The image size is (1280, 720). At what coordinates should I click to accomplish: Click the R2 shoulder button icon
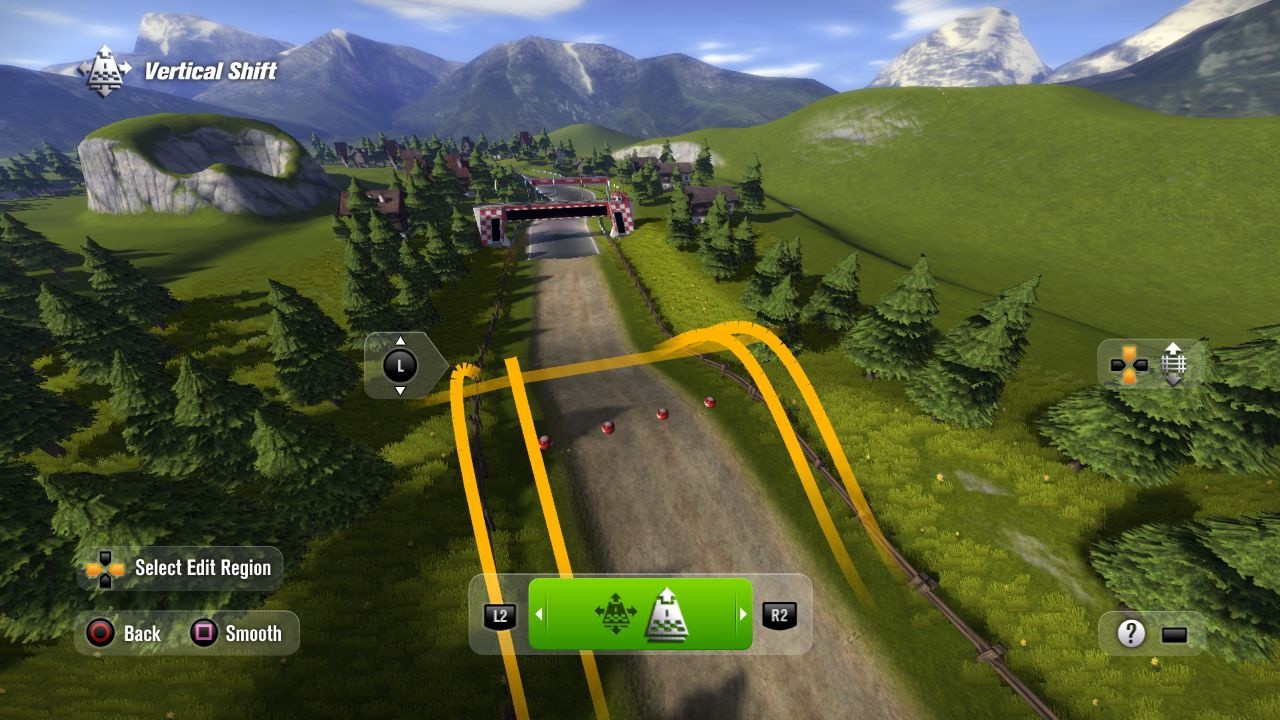[778, 614]
